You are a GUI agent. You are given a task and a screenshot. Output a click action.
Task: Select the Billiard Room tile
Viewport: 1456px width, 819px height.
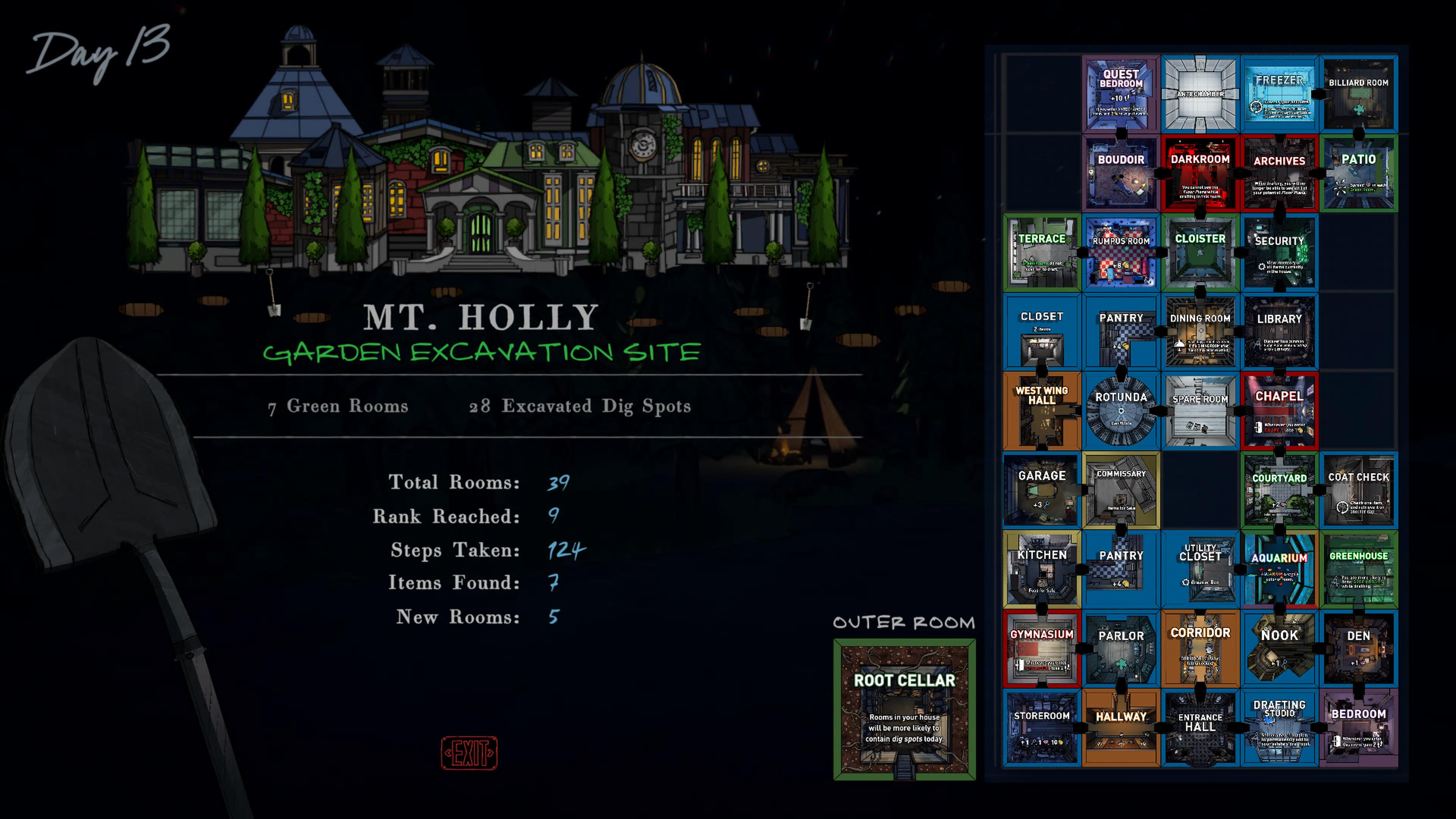(x=1358, y=95)
